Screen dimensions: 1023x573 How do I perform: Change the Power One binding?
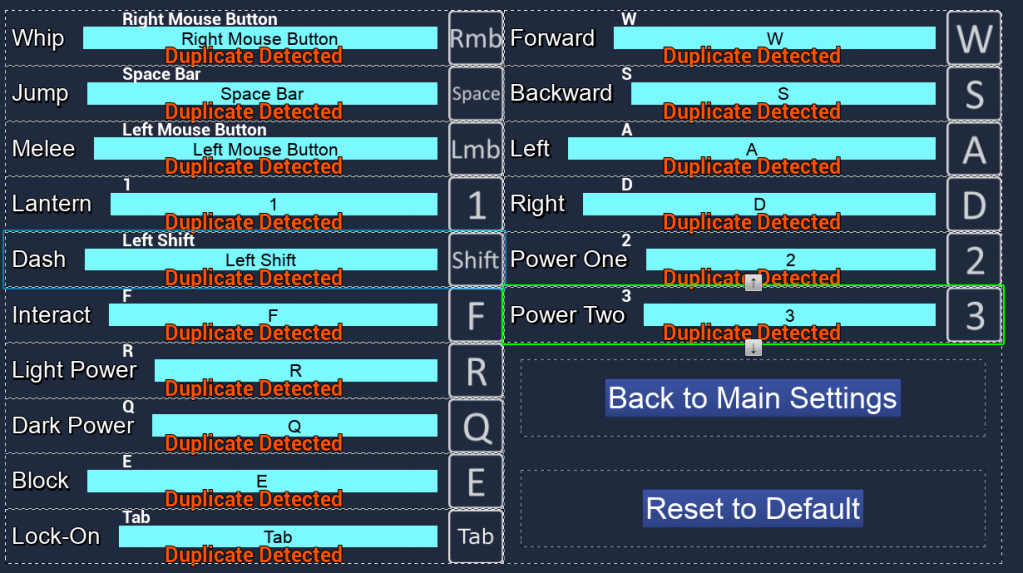(x=790, y=260)
